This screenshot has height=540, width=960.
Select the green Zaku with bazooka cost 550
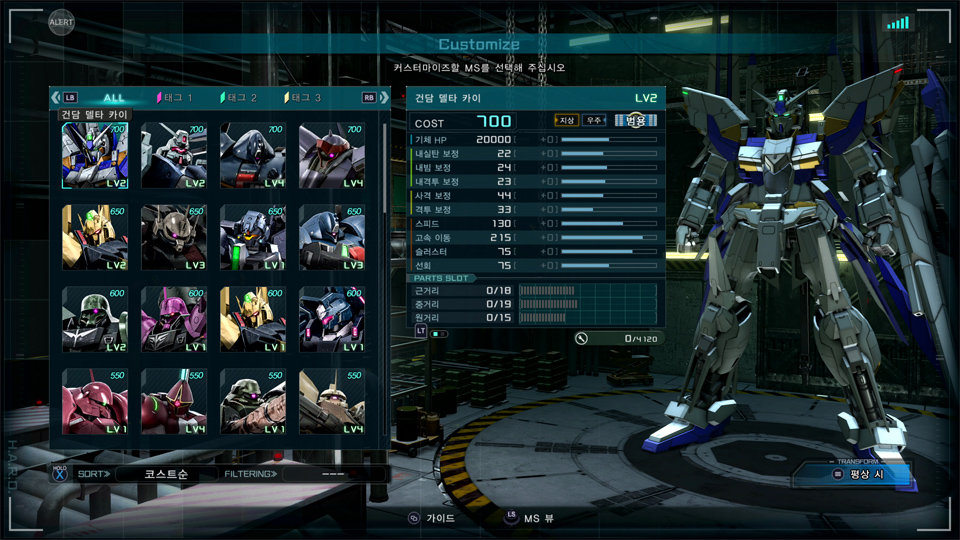pyautogui.click(x=253, y=402)
